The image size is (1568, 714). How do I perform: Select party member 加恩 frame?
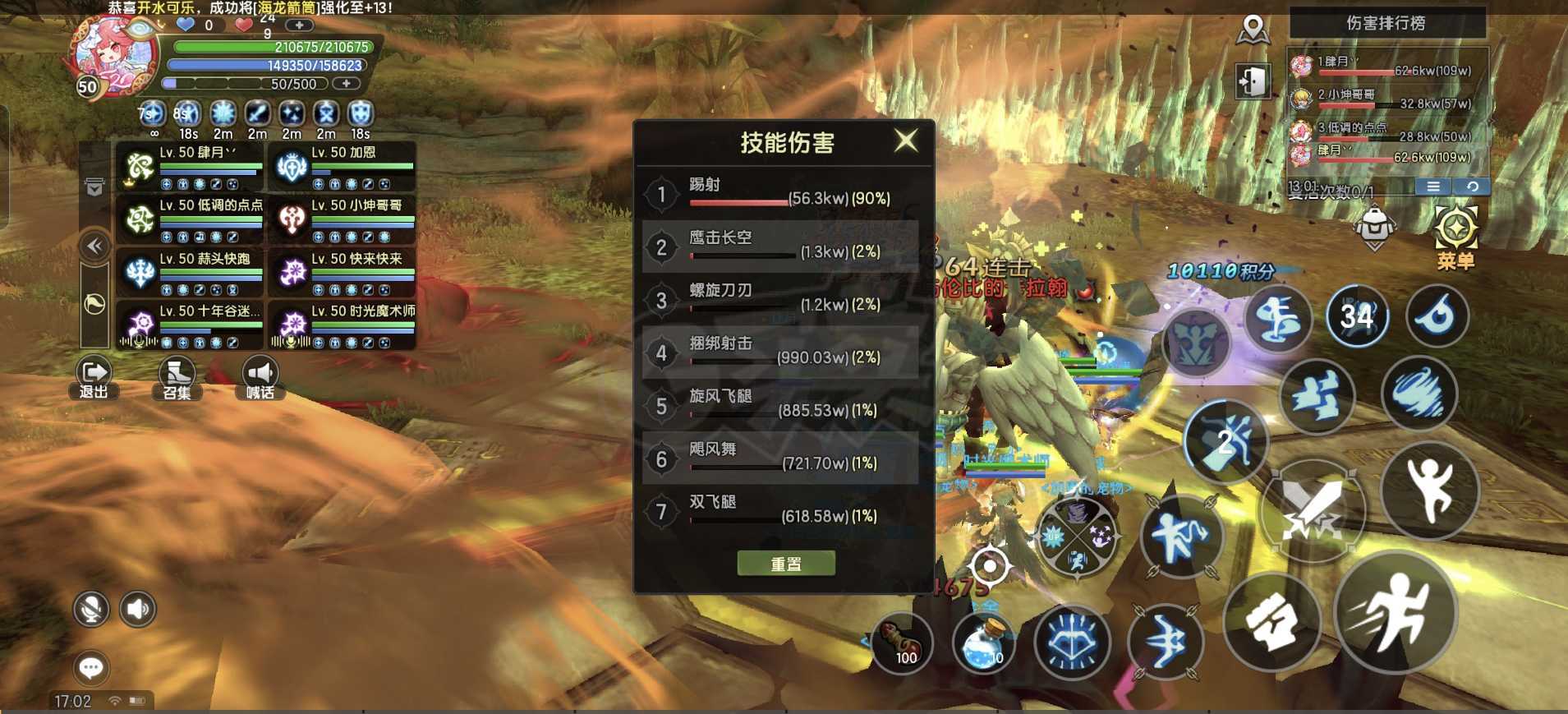click(x=342, y=167)
